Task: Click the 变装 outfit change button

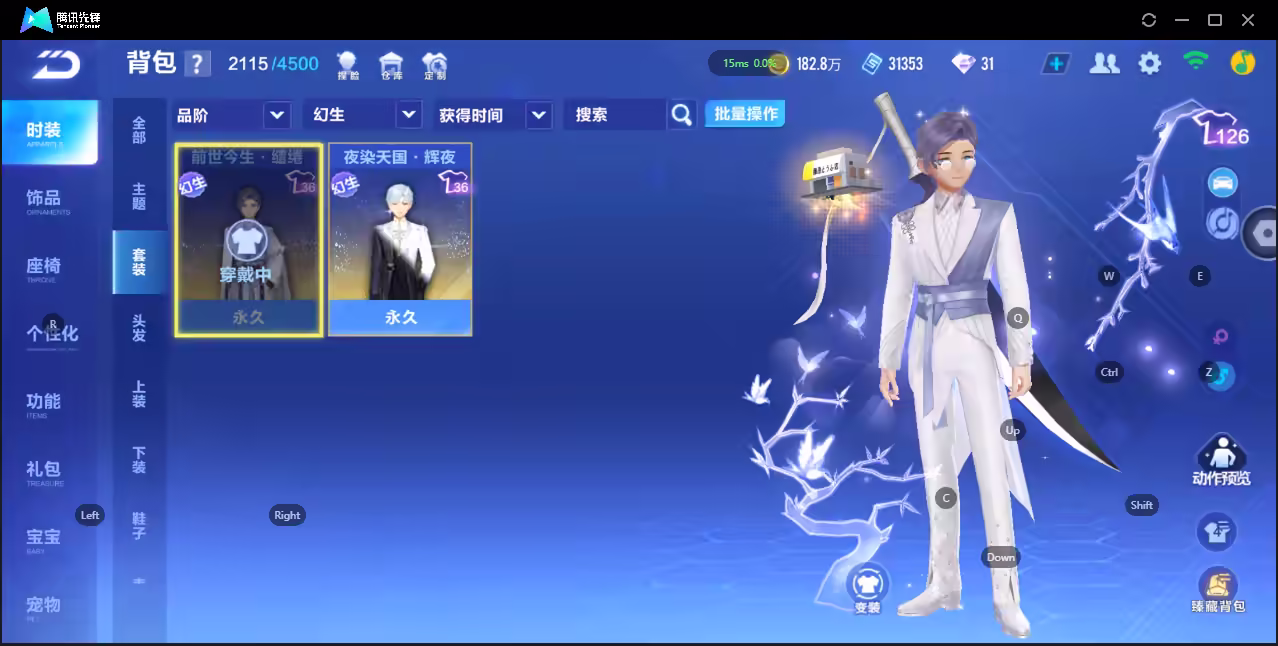Action: 867,587
